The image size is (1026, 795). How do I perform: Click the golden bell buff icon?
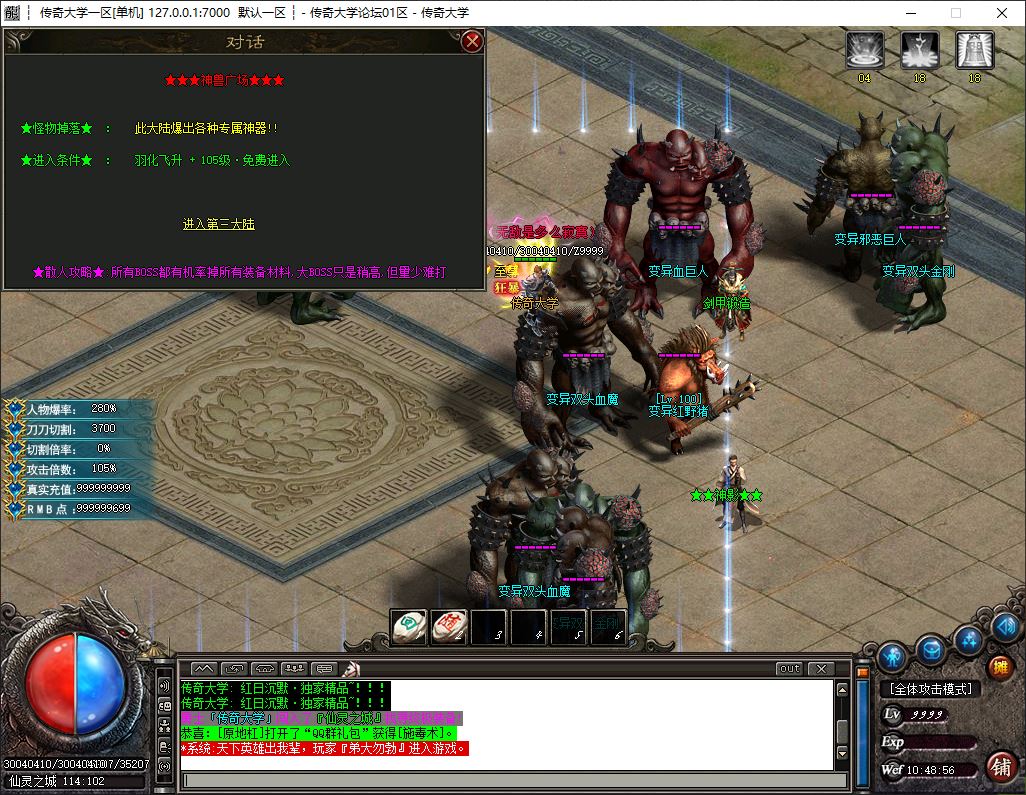pyautogui.click(x=974, y=50)
